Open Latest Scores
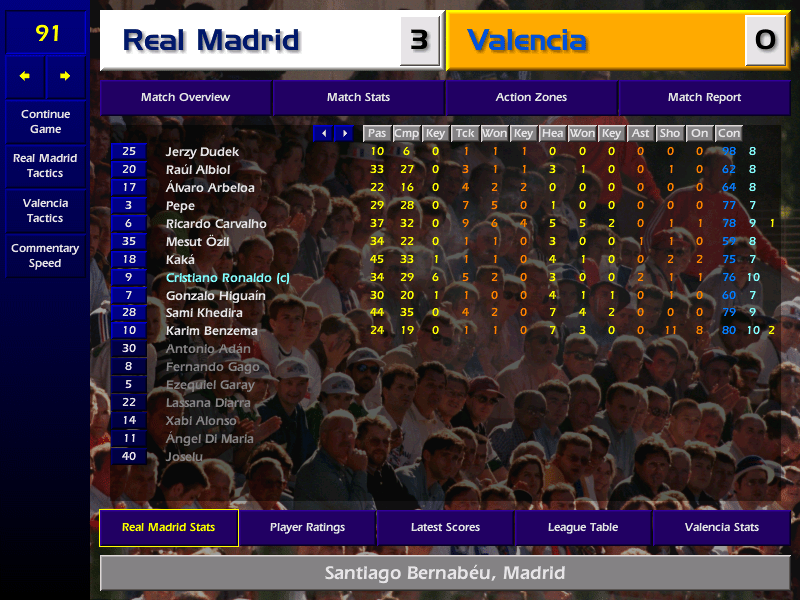This screenshot has width=800, height=600. pyautogui.click(x=445, y=527)
